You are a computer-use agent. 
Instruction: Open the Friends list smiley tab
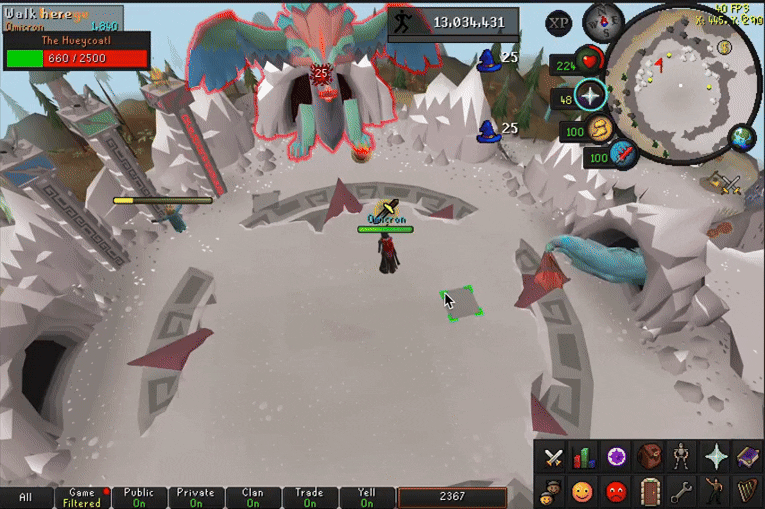point(584,492)
